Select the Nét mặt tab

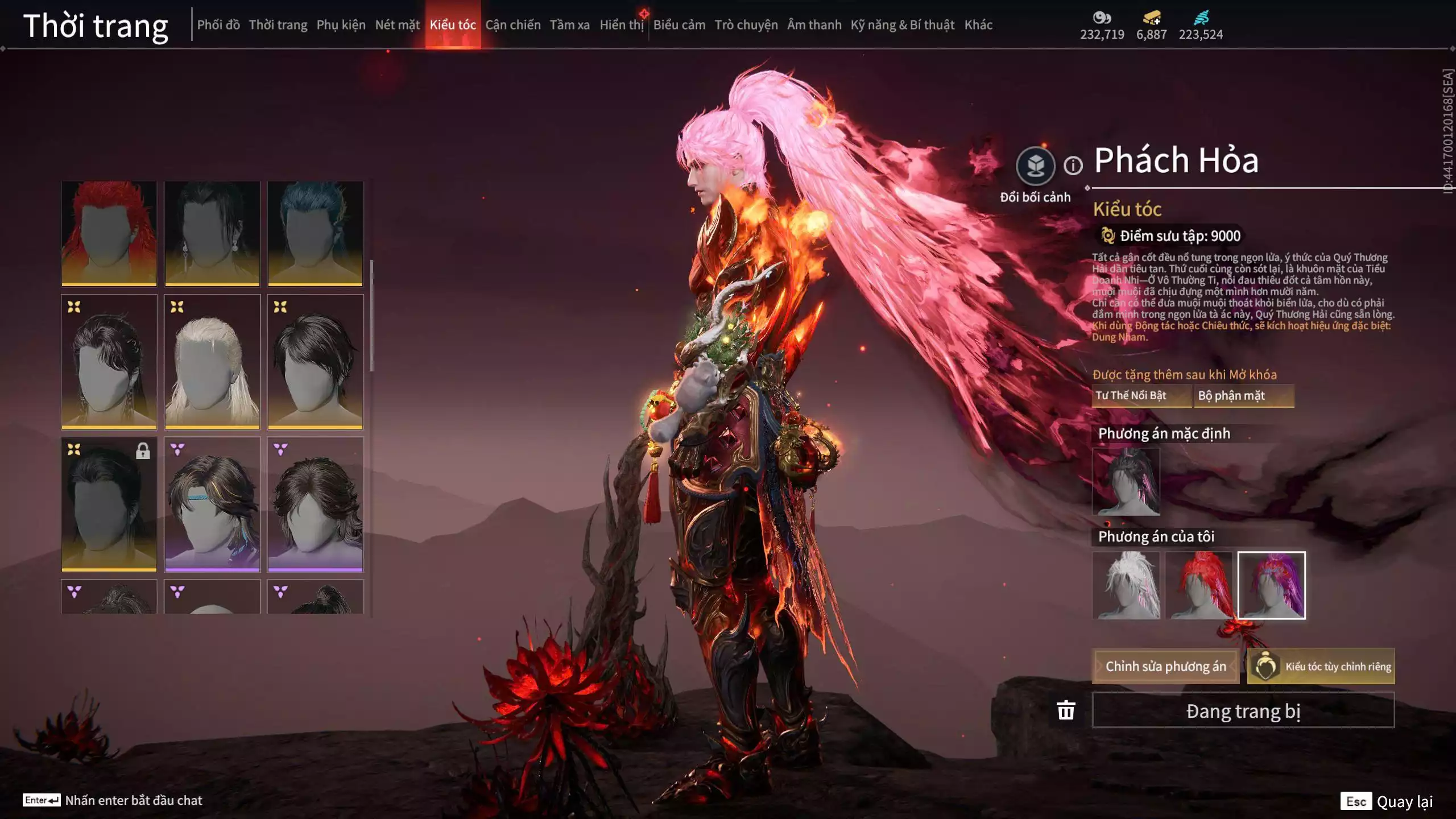[x=397, y=25]
